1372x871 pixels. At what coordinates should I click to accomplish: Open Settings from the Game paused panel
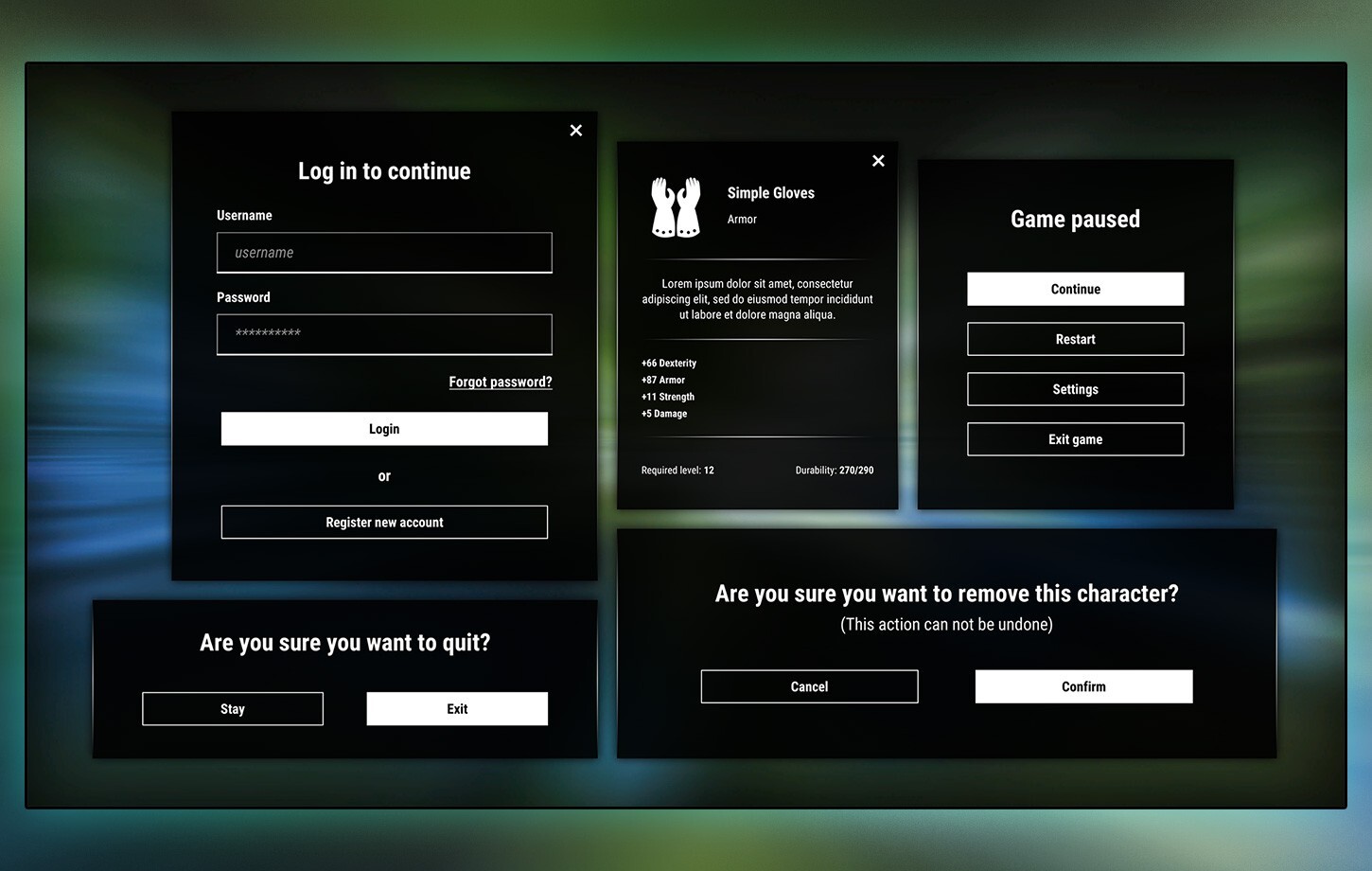tap(1075, 389)
